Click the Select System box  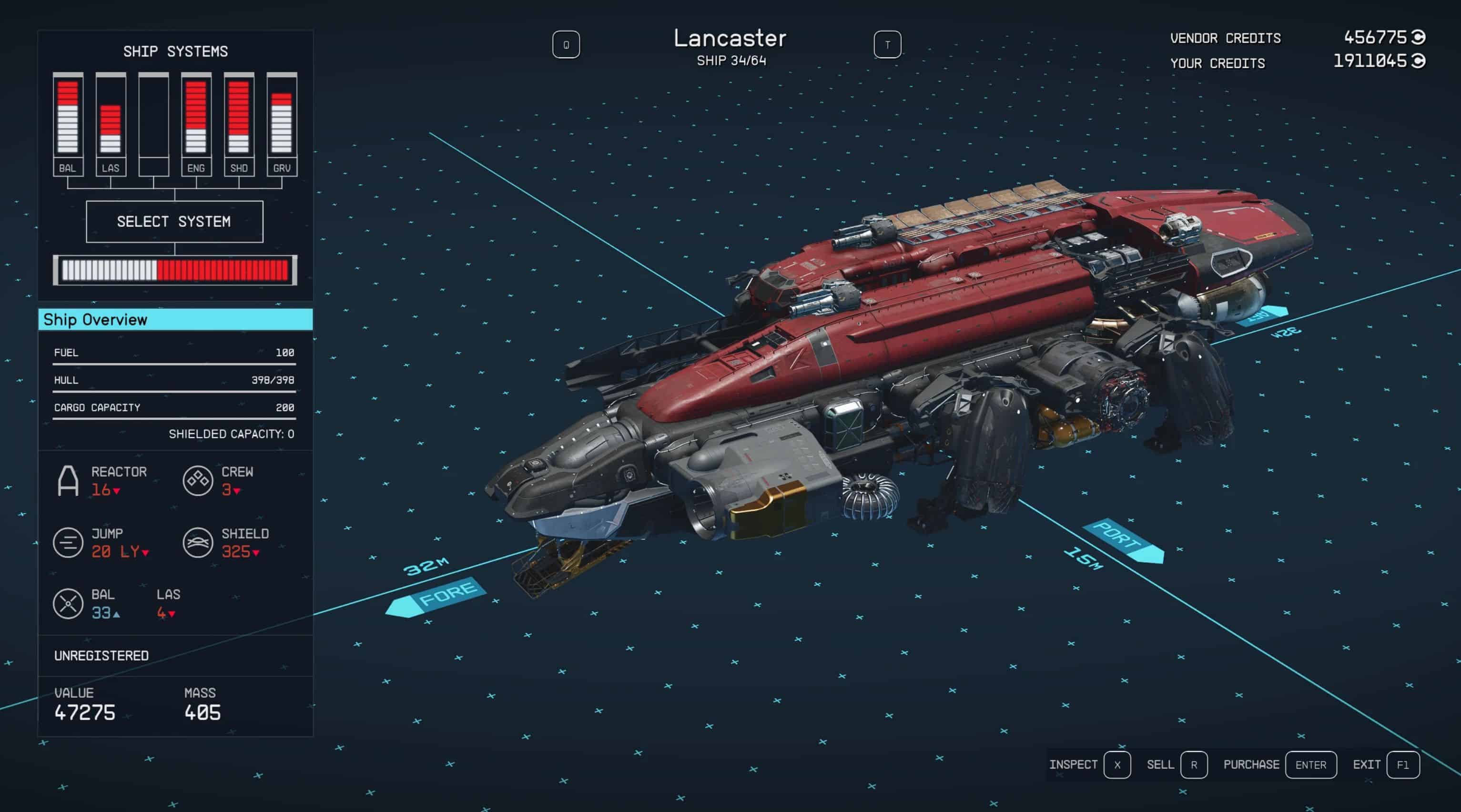point(174,221)
